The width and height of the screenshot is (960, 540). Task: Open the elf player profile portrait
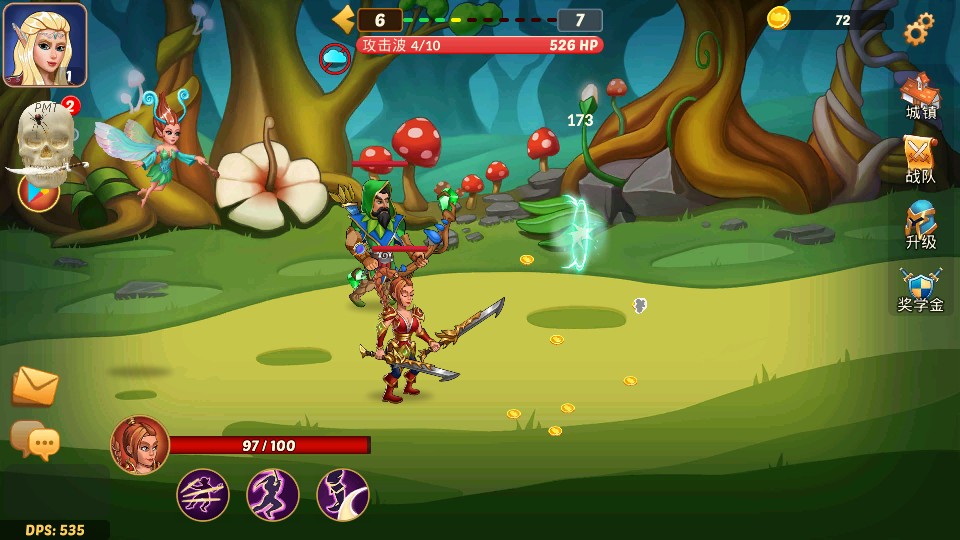[45, 45]
